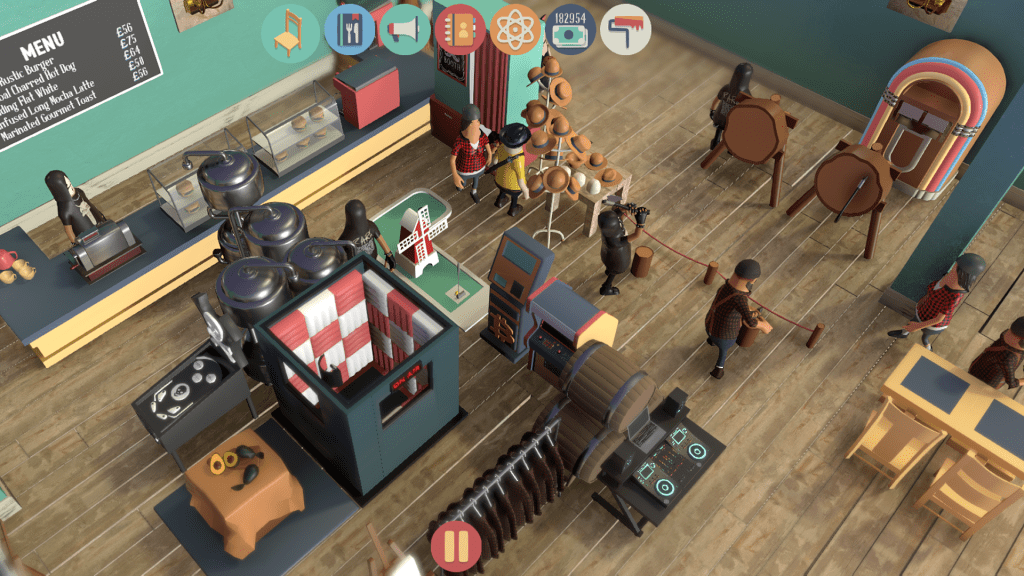
Task: Pause the game with the pause button
Action: (x=456, y=547)
